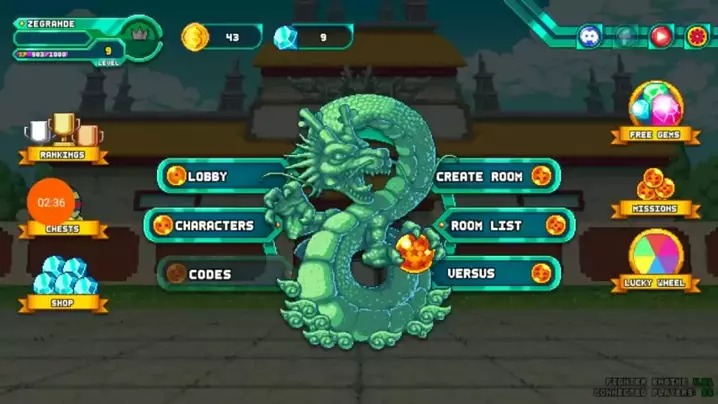The image size is (718, 404).
Task: Claim Free Gems
Action: click(x=655, y=111)
